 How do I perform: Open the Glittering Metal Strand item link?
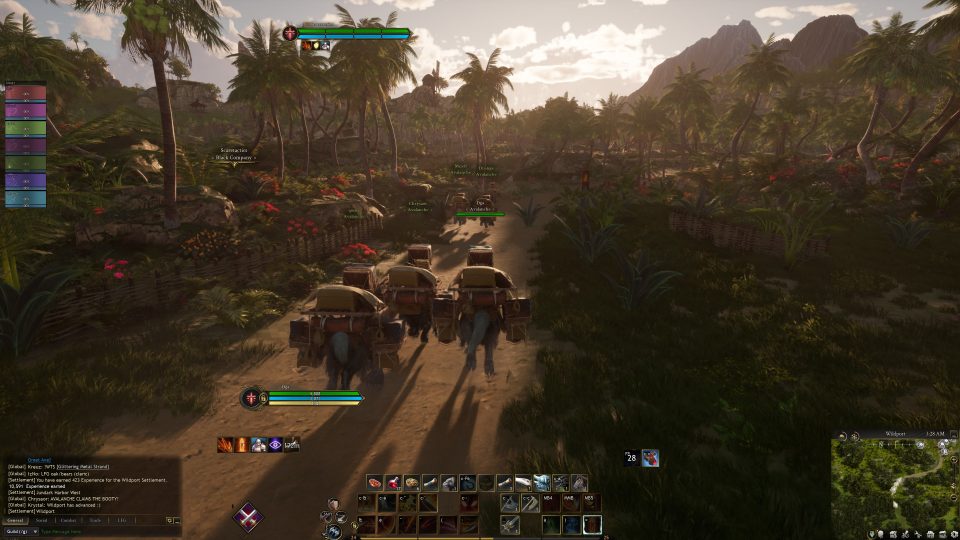(83, 467)
